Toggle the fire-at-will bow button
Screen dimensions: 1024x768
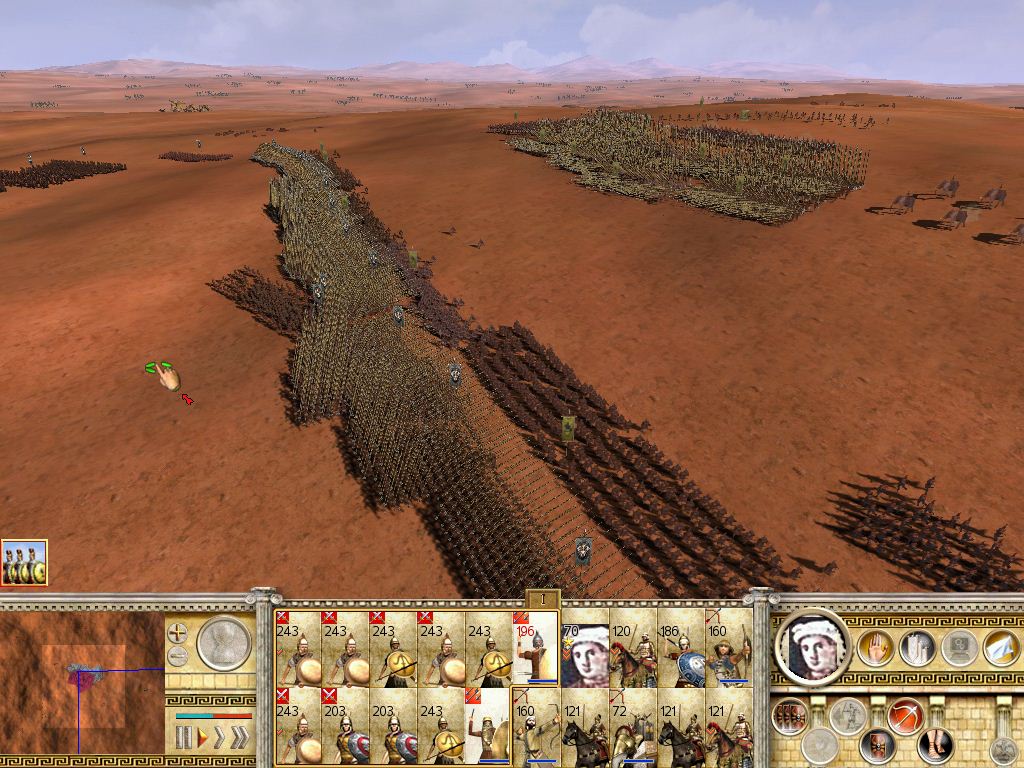[x=904, y=716]
